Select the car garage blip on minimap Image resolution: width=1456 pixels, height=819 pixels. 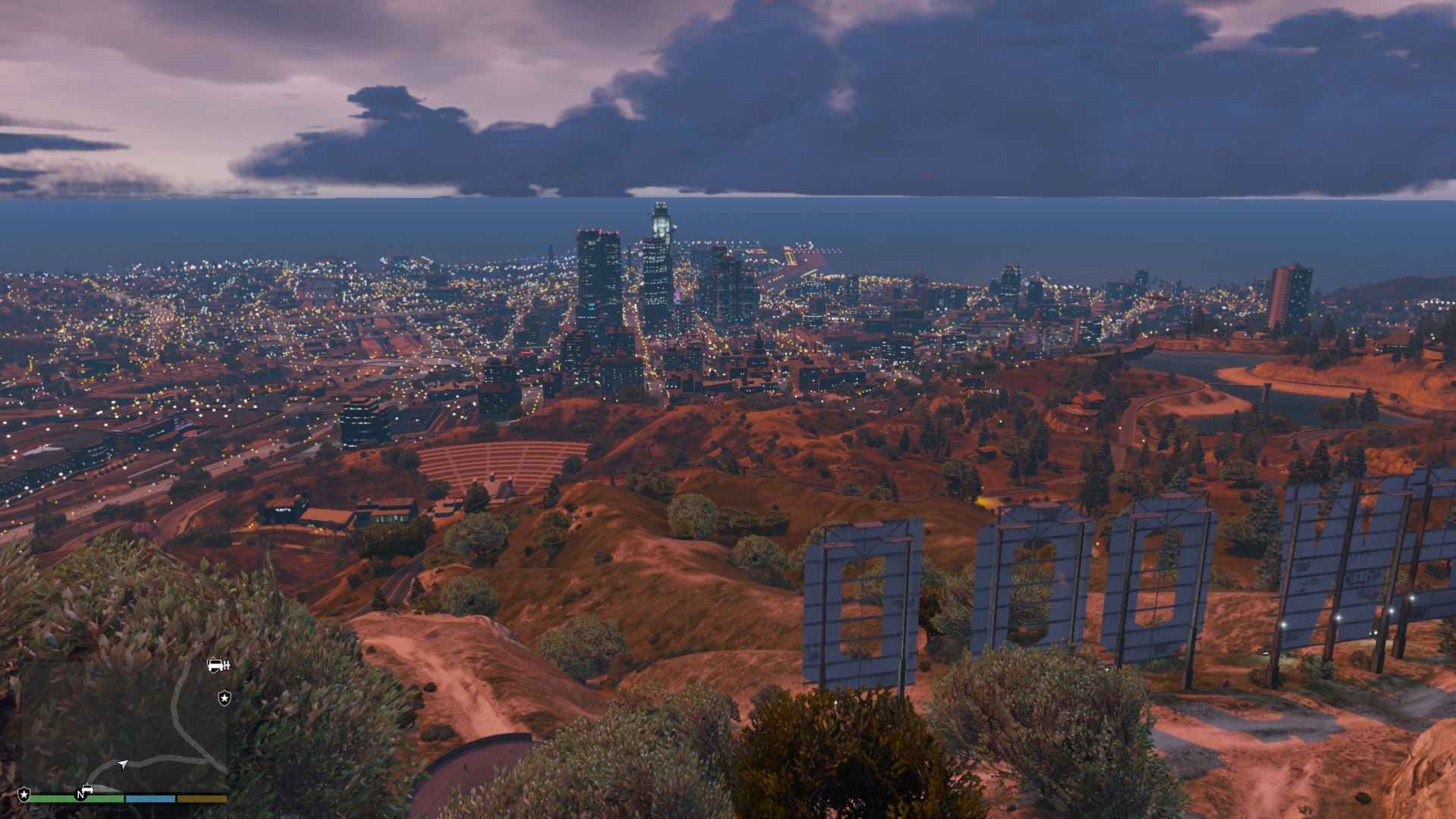point(218,665)
